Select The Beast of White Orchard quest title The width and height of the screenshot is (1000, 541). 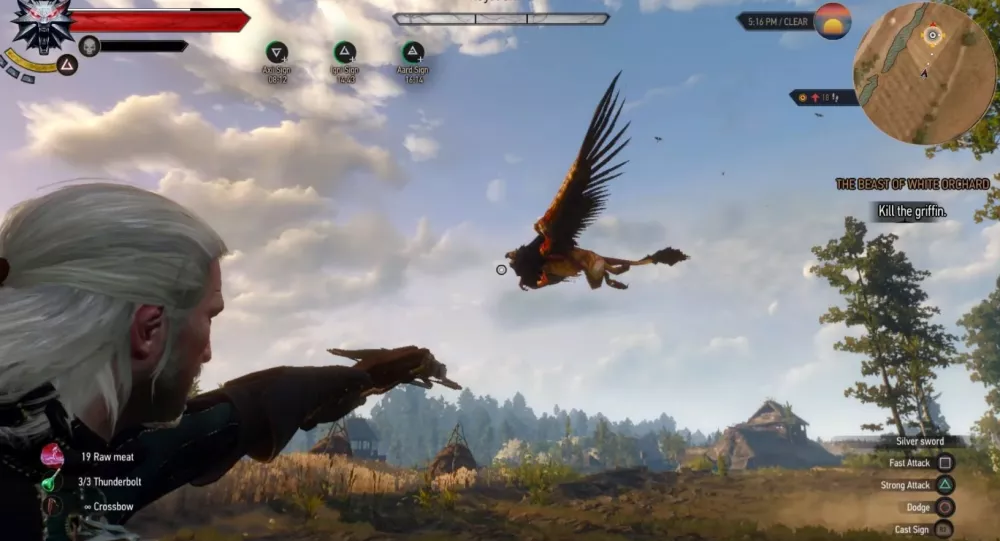point(912,184)
